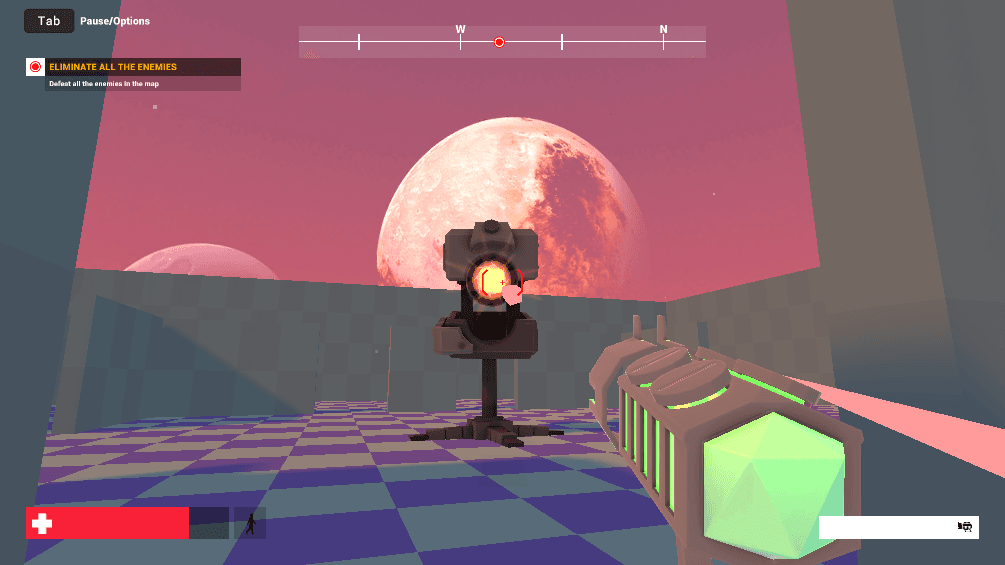The image size is (1005, 565).
Task: Click the compass N direction label
Action: (x=663, y=30)
